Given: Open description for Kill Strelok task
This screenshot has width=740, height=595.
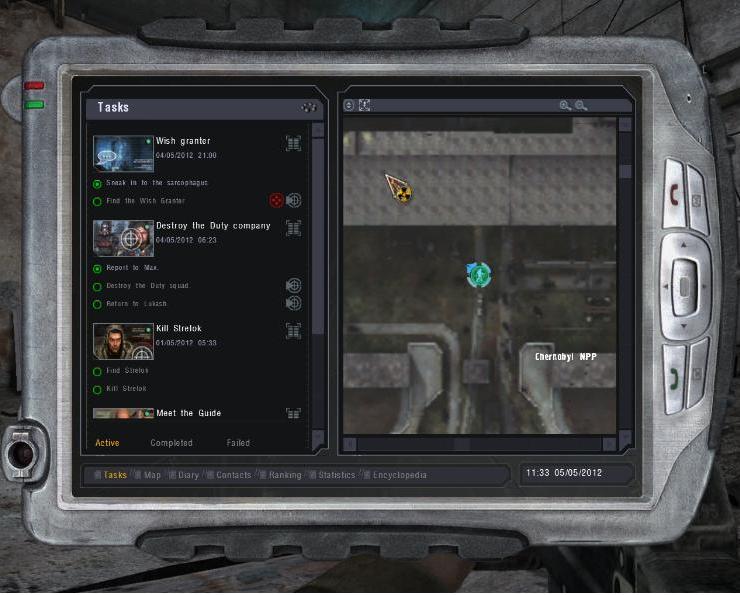Looking at the screenshot, I should point(293,331).
